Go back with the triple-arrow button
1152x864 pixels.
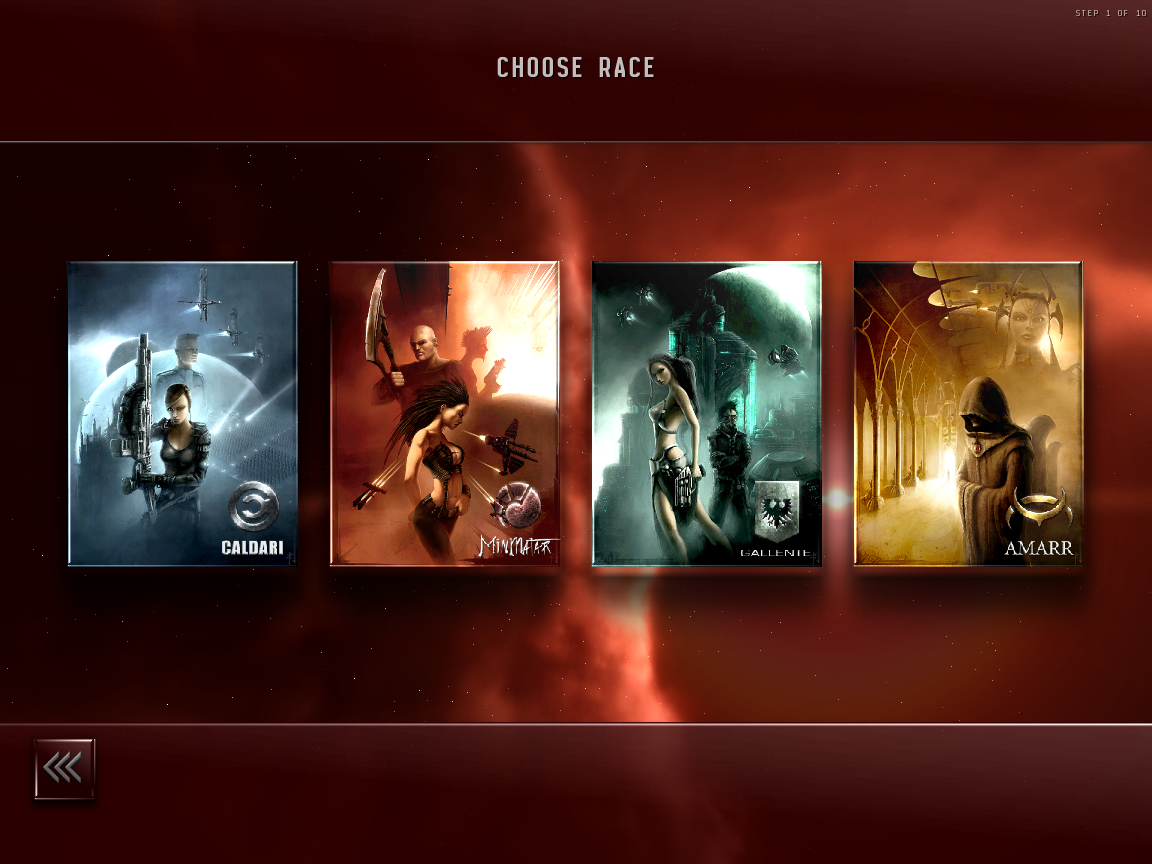pyautogui.click(x=65, y=769)
